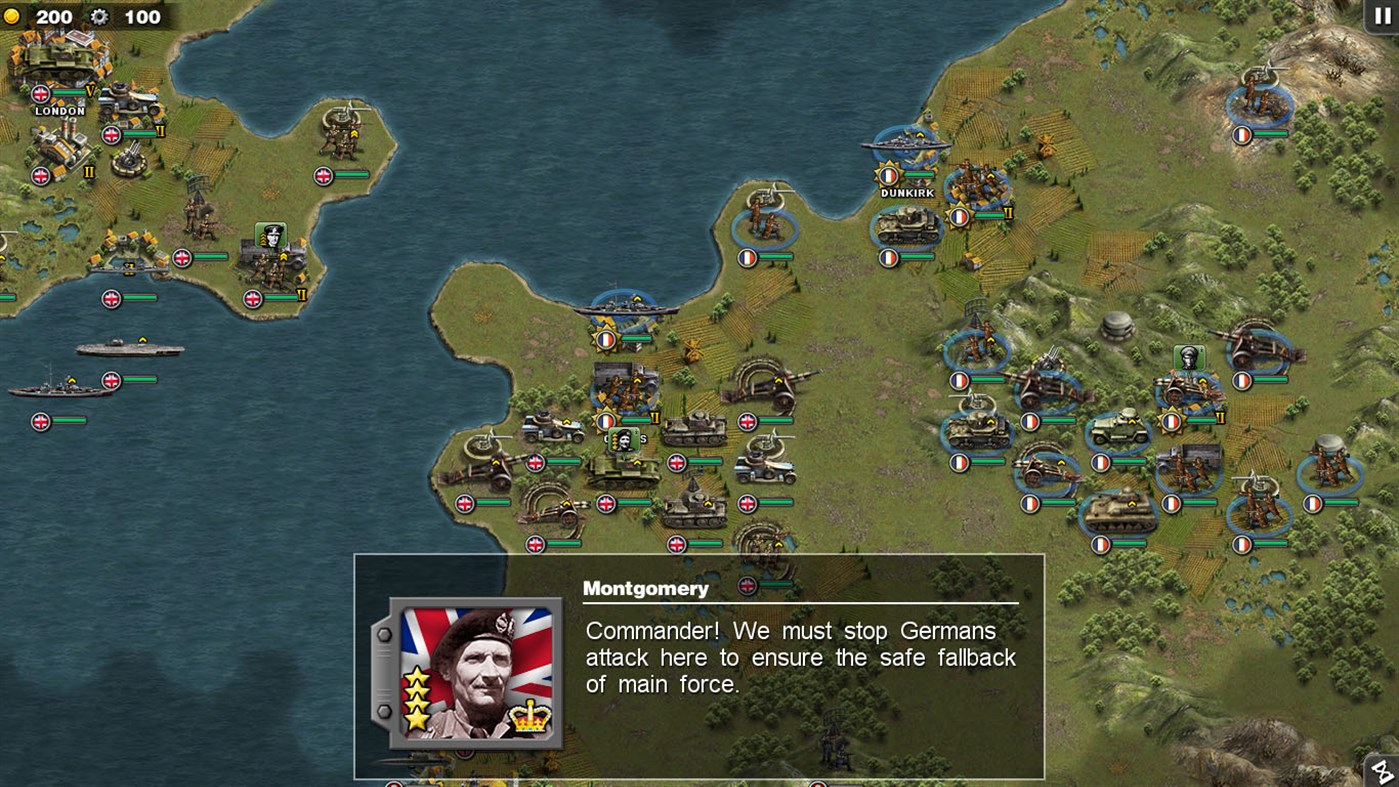Click the Union Jack roundel on the London unit

coord(40,92)
